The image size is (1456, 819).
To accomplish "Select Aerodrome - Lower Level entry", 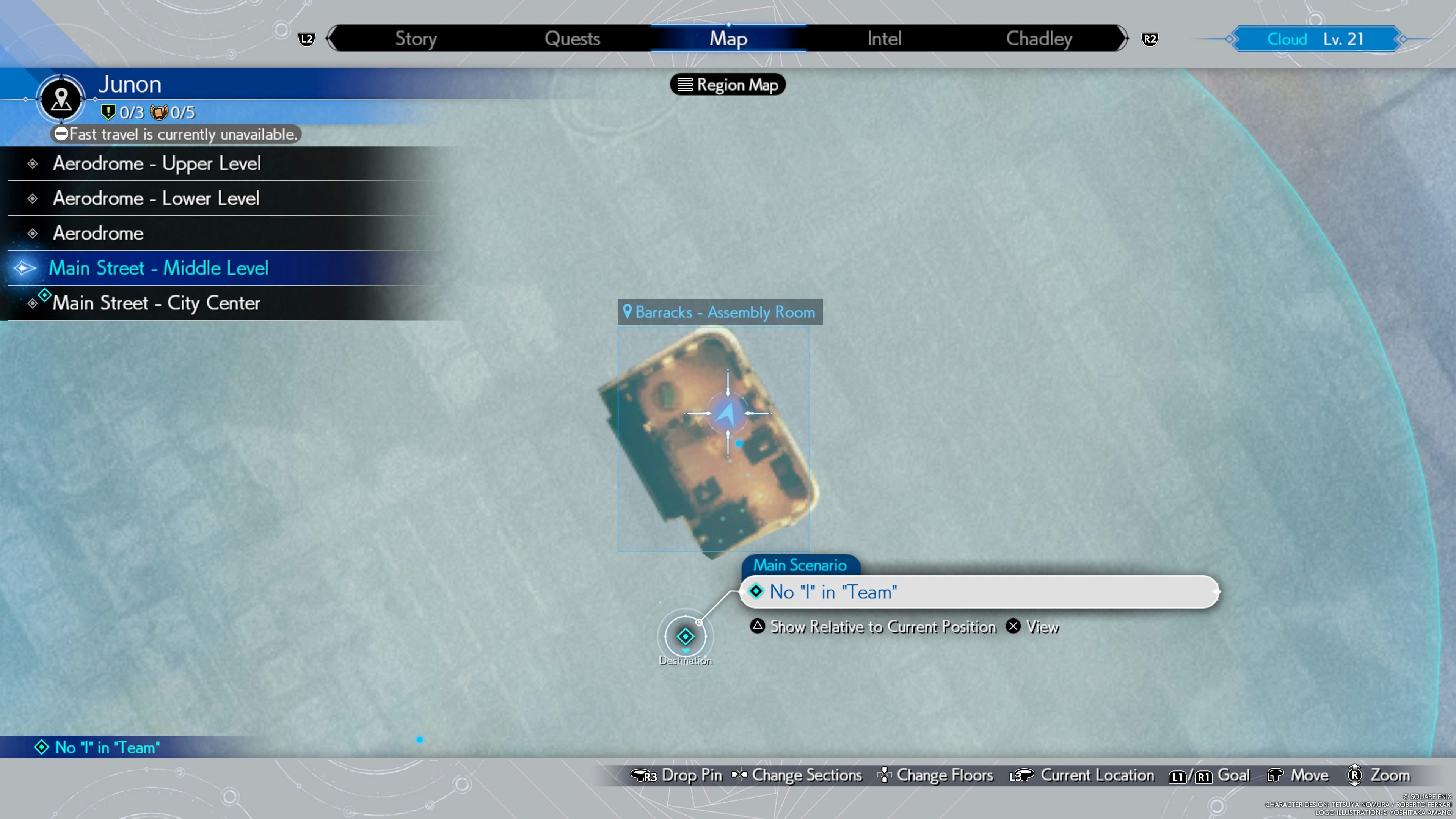I will click(x=156, y=198).
